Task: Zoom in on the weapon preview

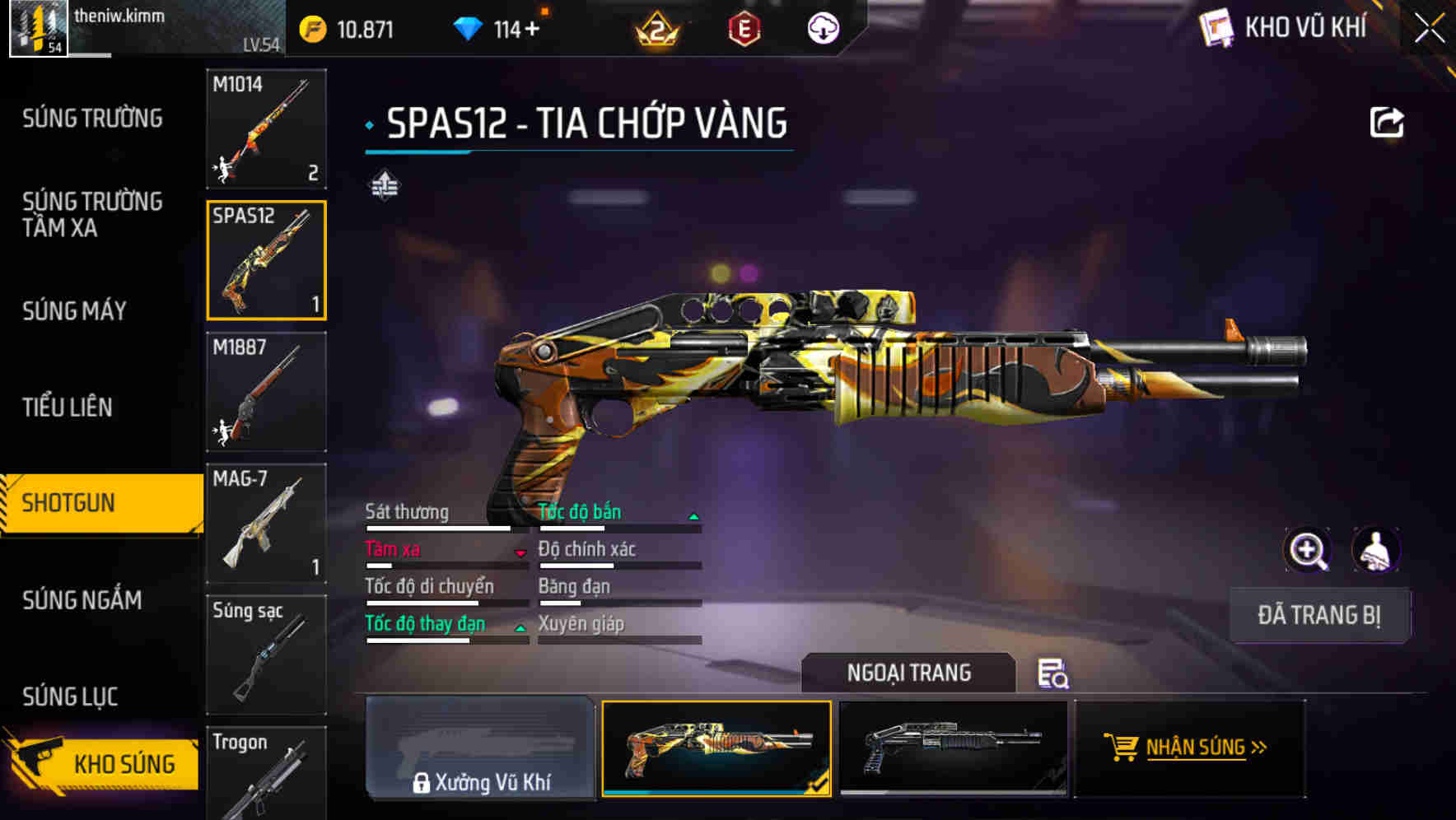Action: click(1307, 550)
